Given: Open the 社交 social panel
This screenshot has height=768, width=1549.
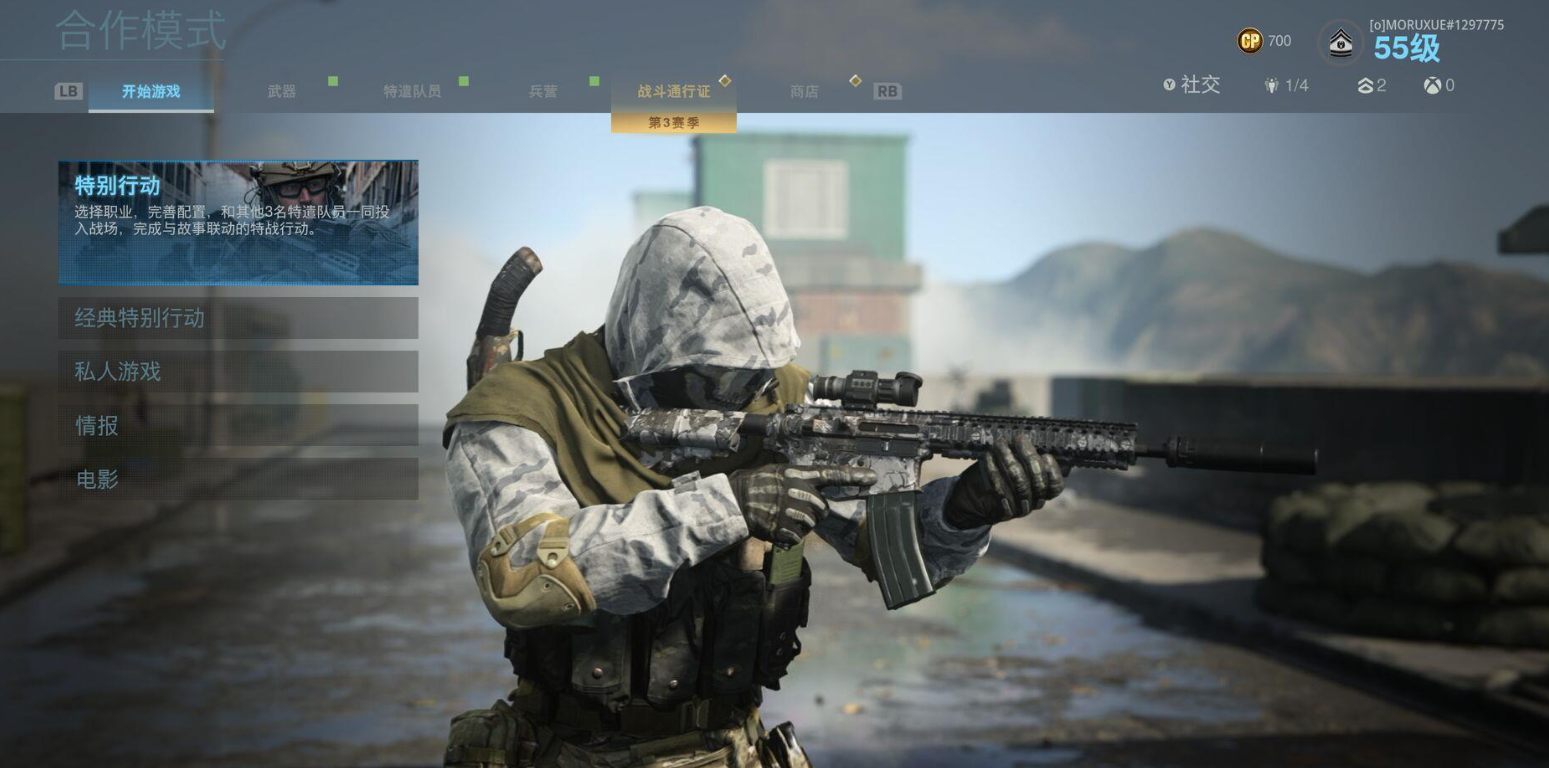Looking at the screenshot, I should [1192, 85].
